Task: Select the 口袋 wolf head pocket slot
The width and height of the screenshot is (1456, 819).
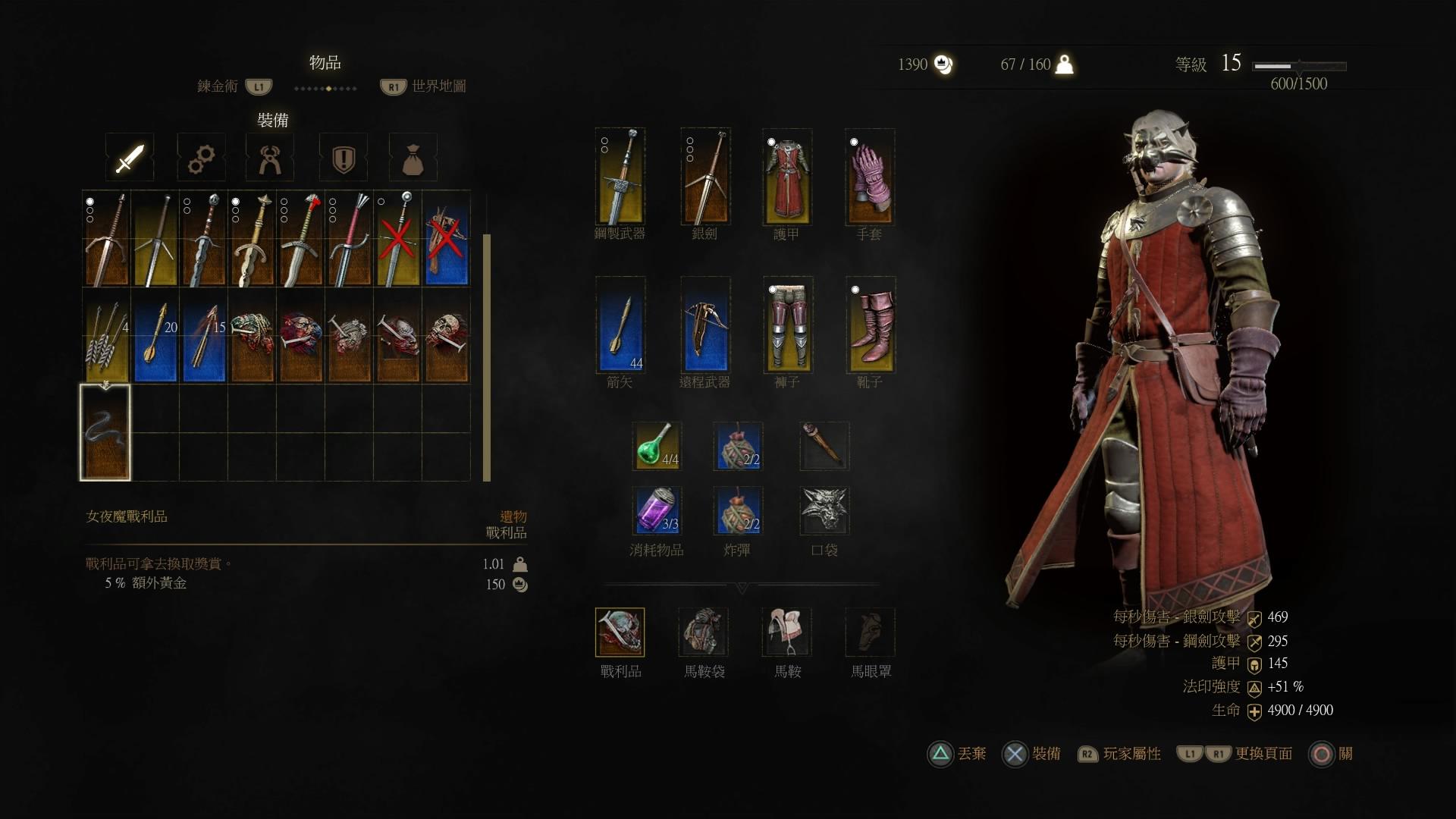Action: coord(824,511)
